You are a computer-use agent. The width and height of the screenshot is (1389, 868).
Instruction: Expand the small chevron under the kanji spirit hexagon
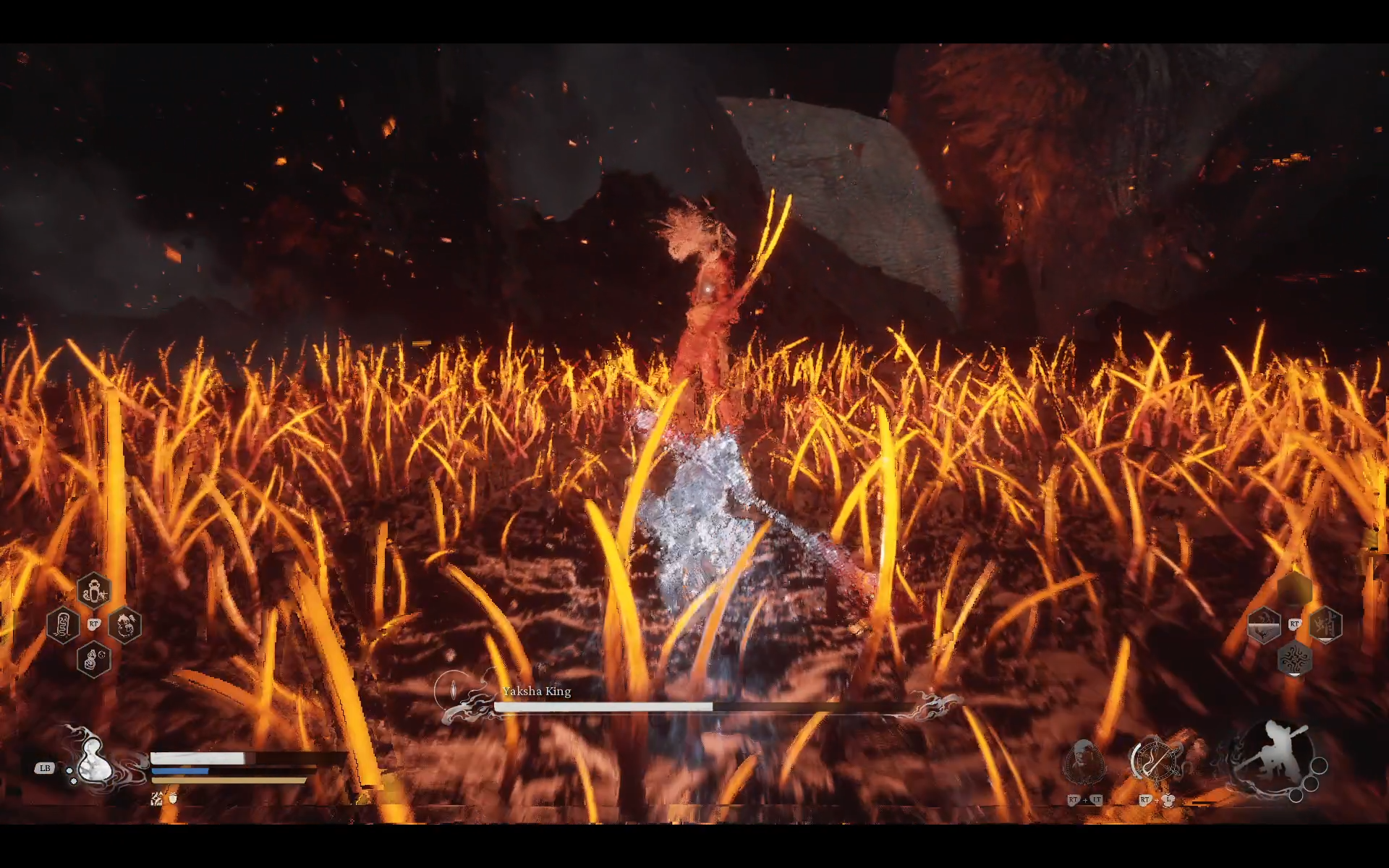click(x=1325, y=640)
